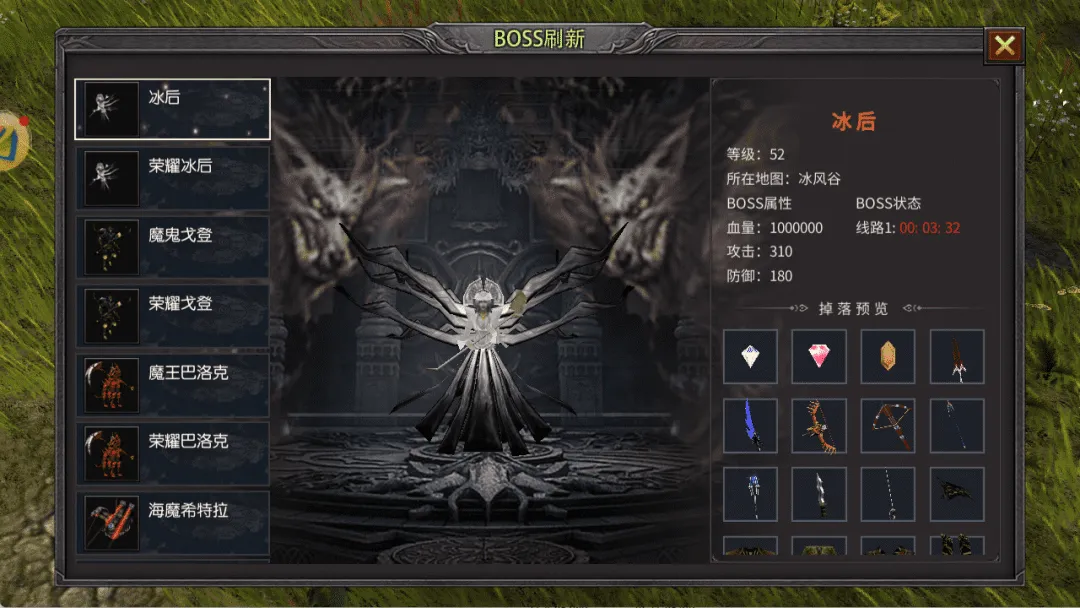Screen dimensions: 1080x608
Task: View the orange hexagonal jewel drop
Action: (888, 357)
